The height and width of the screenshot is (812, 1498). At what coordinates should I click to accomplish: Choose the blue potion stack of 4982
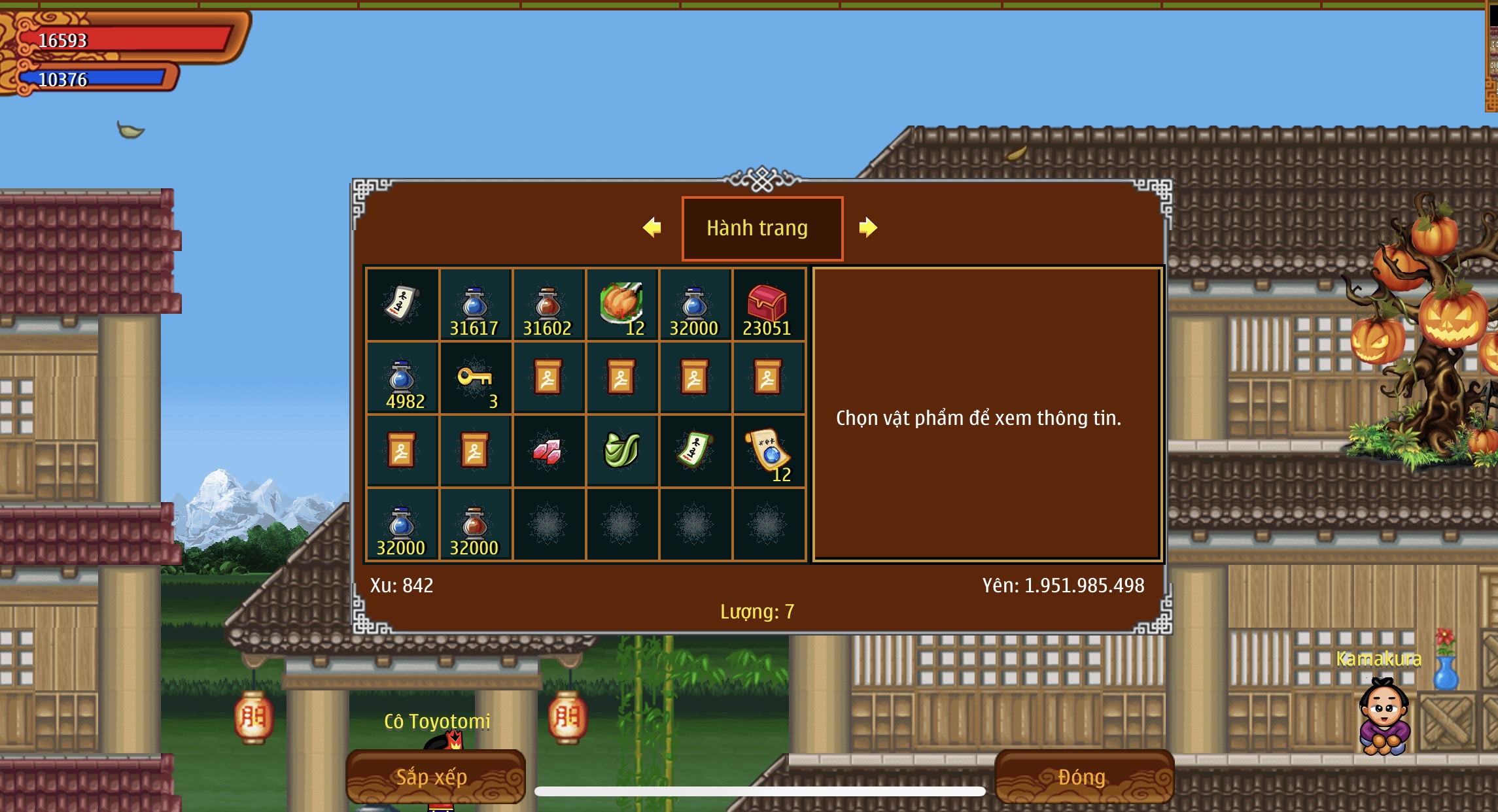402,379
